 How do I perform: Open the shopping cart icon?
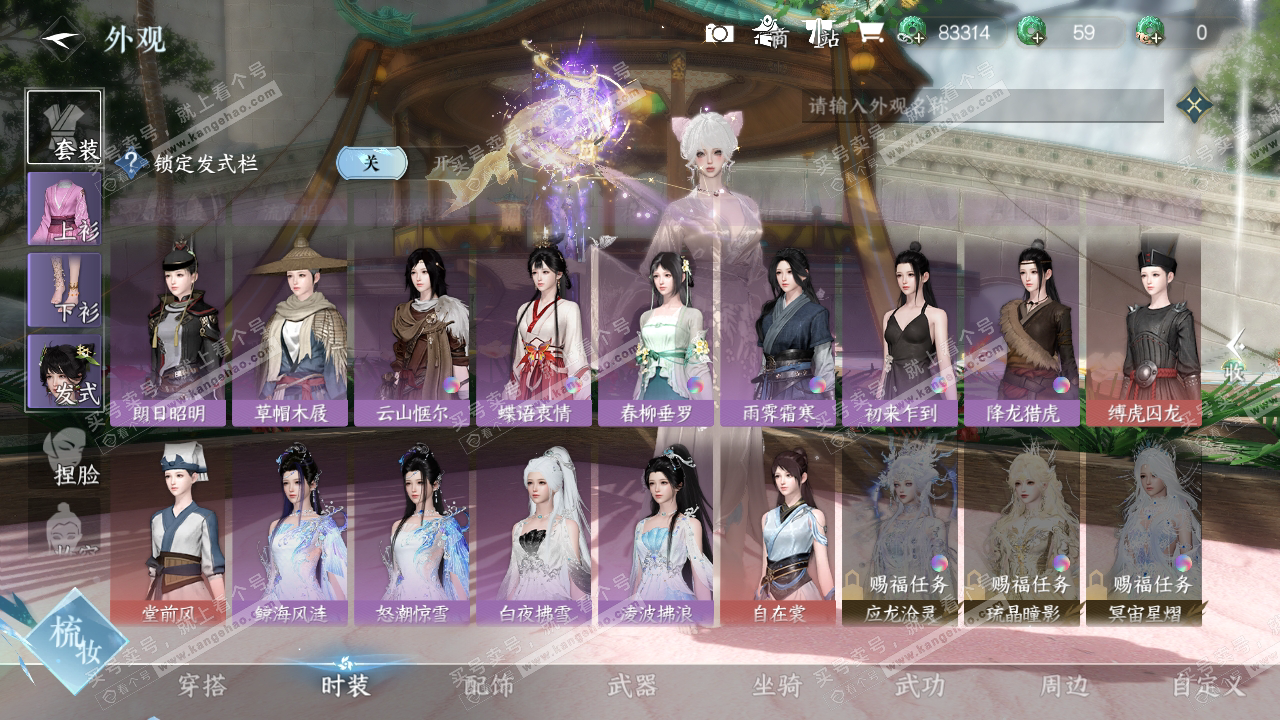coord(869,33)
